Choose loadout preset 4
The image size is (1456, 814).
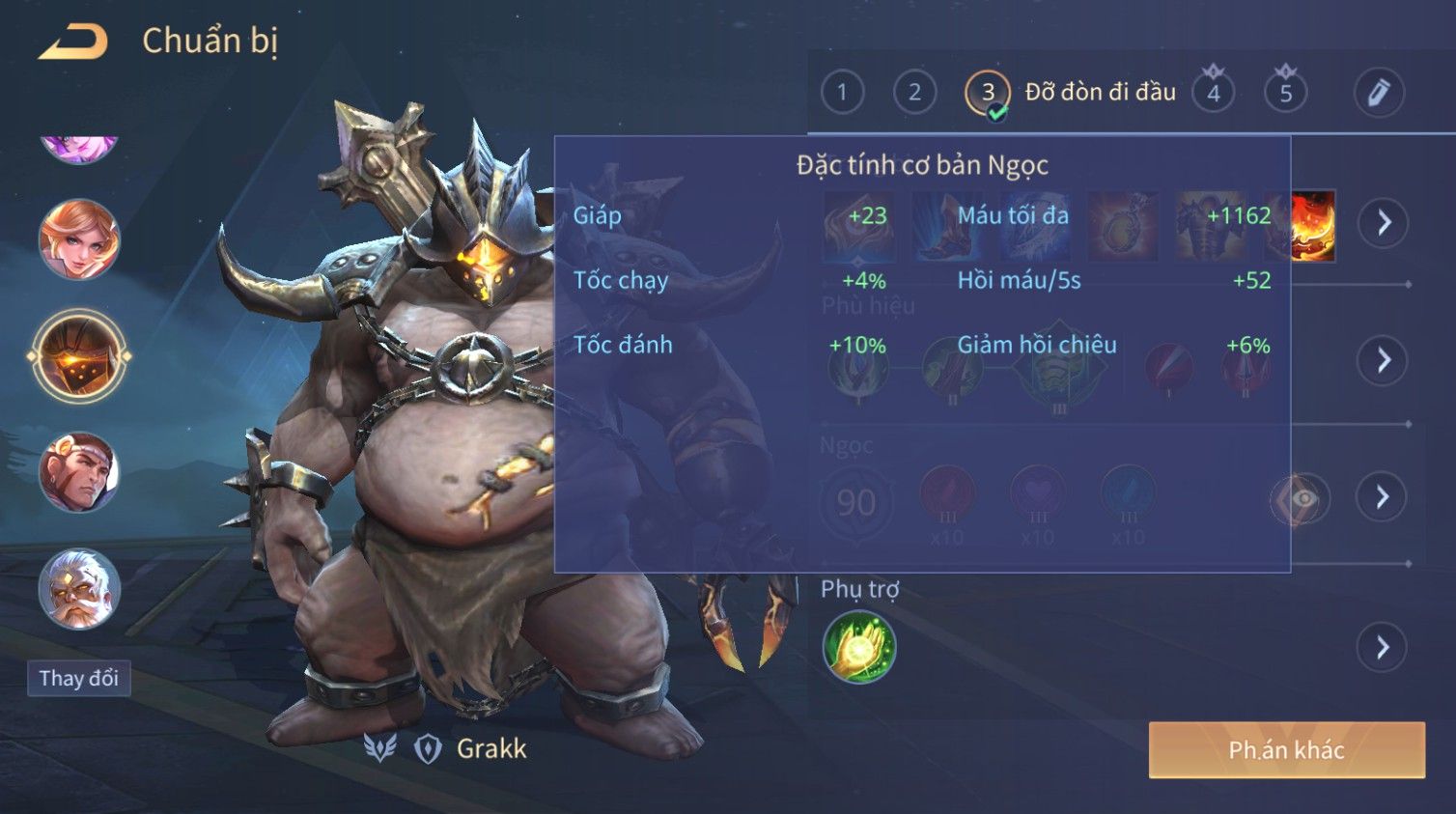[1214, 93]
